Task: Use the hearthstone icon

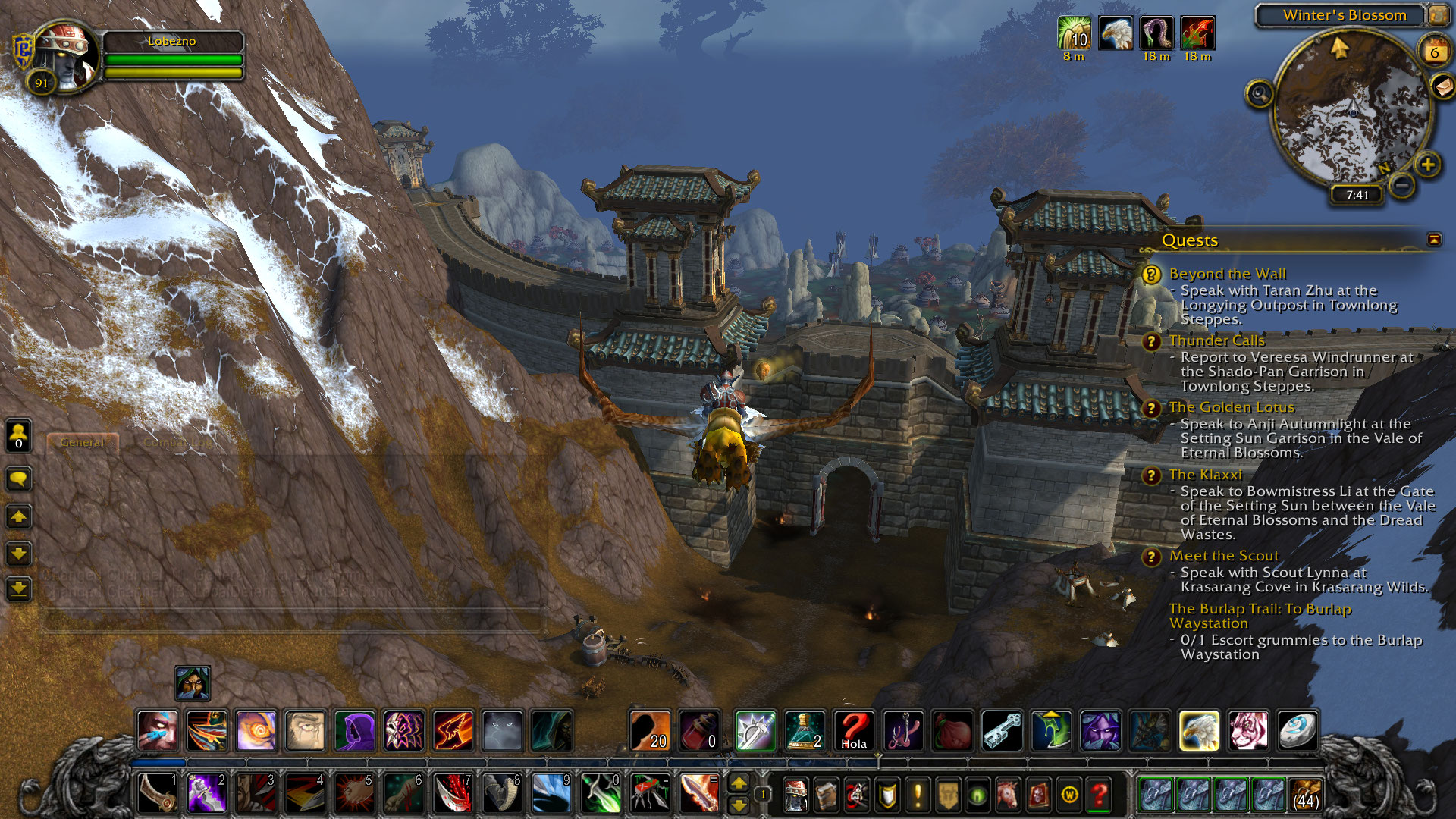Action: click(x=1298, y=731)
